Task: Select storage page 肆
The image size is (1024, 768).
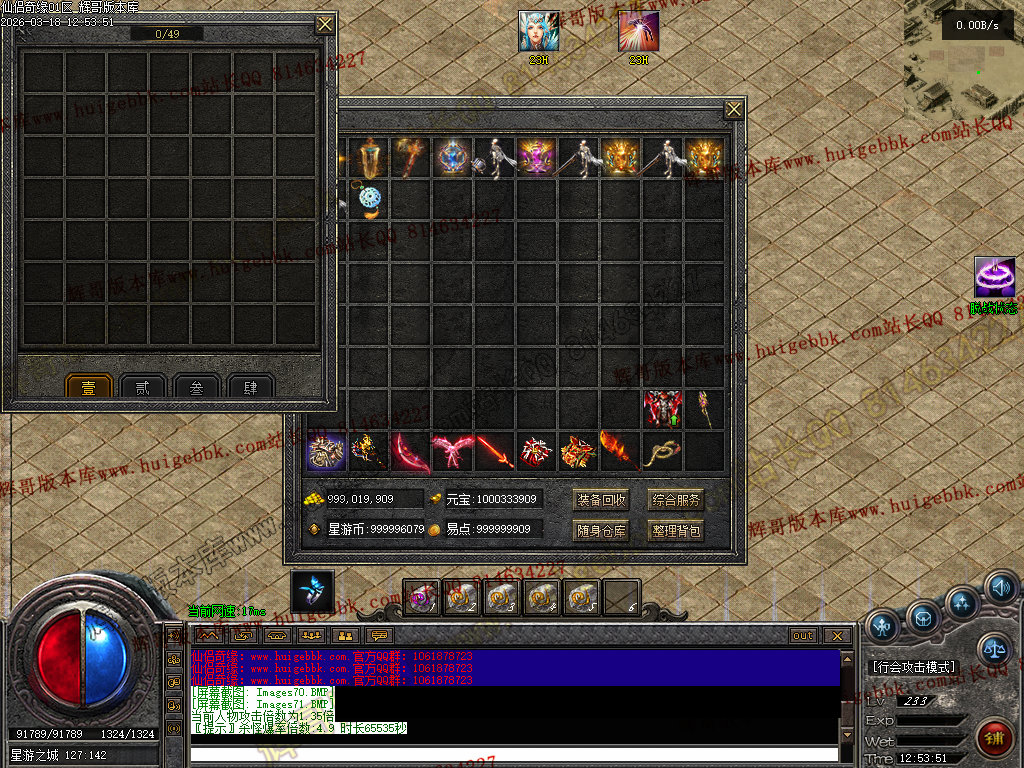Action: coord(250,387)
